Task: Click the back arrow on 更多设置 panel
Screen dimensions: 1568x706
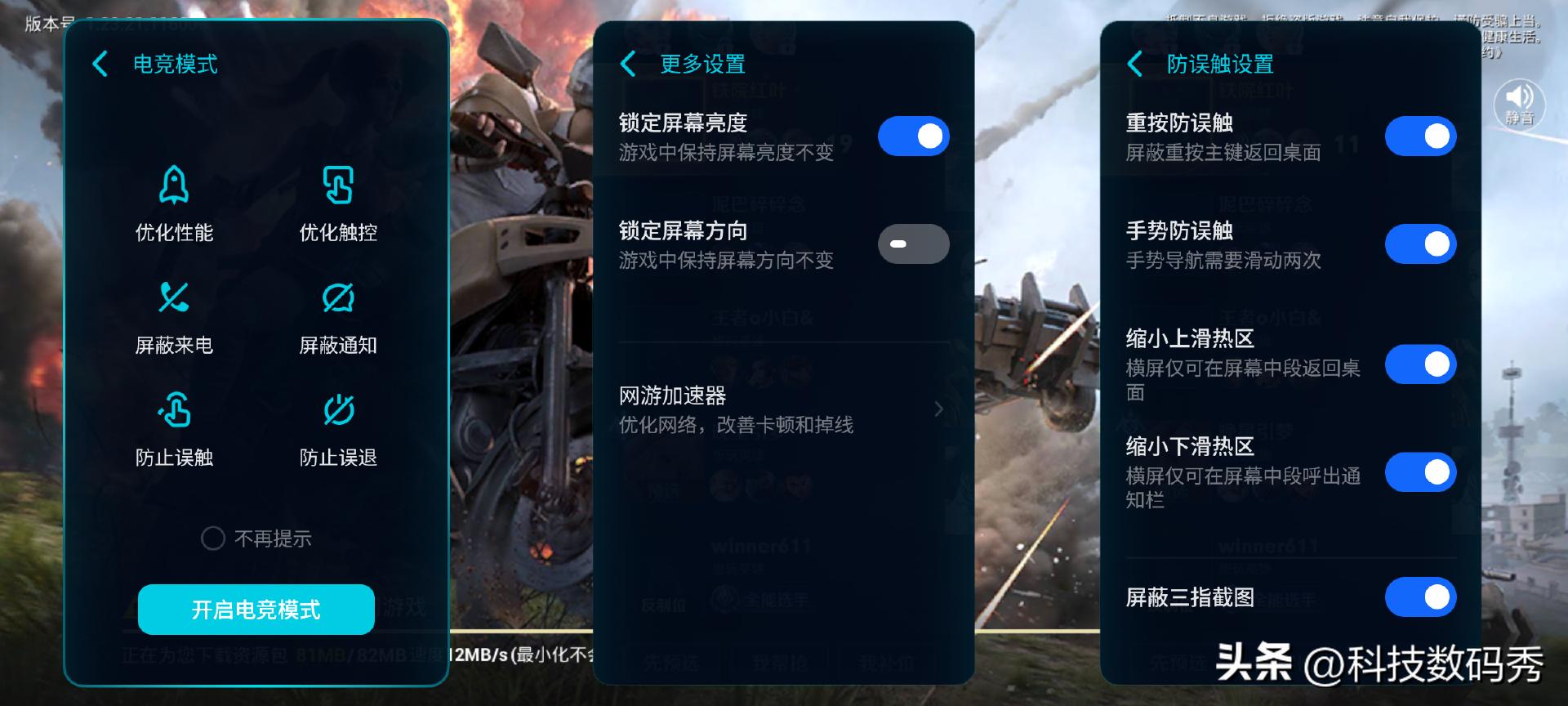Action: coord(627,64)
